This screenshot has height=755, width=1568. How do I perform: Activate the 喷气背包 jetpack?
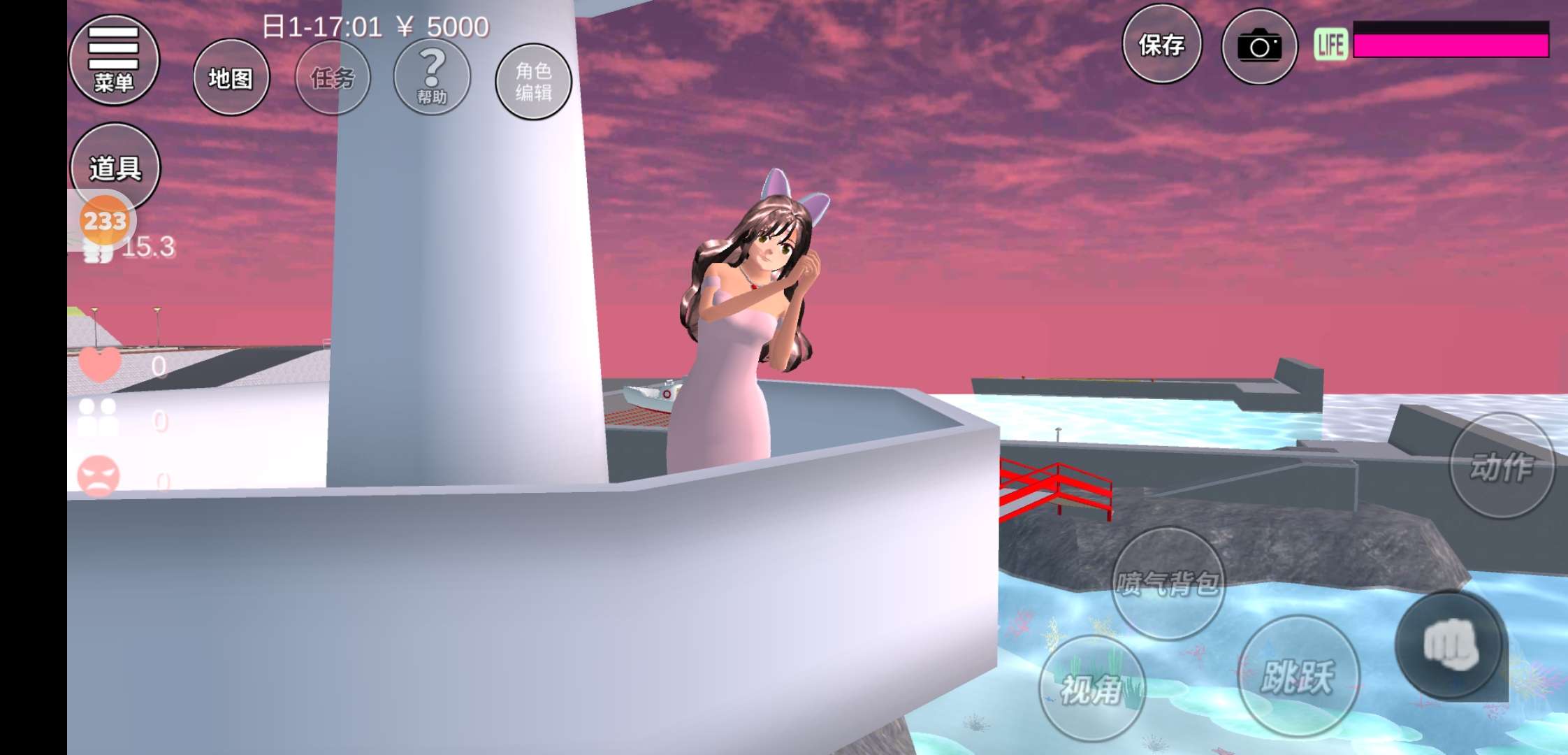1168,583
